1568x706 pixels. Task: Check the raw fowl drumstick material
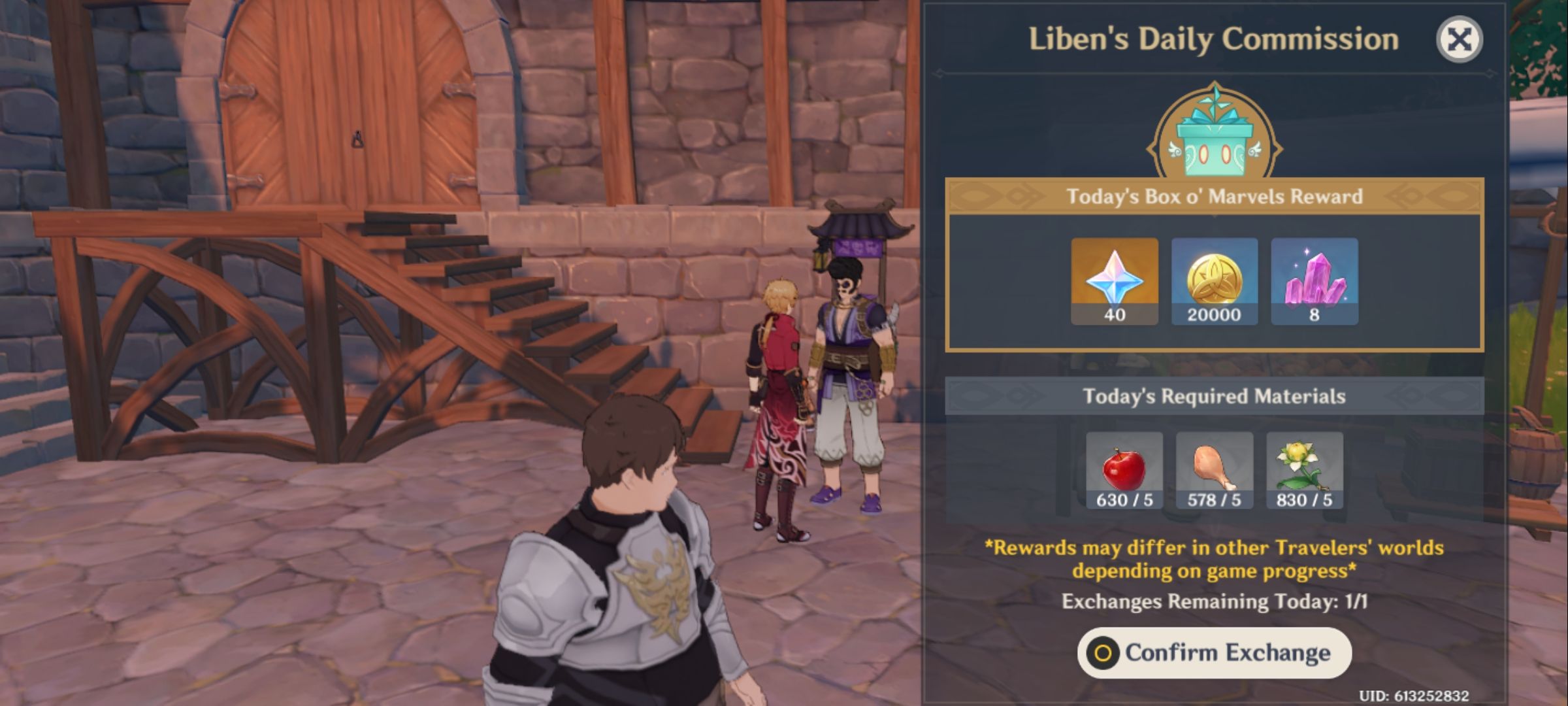[1214, 471]
